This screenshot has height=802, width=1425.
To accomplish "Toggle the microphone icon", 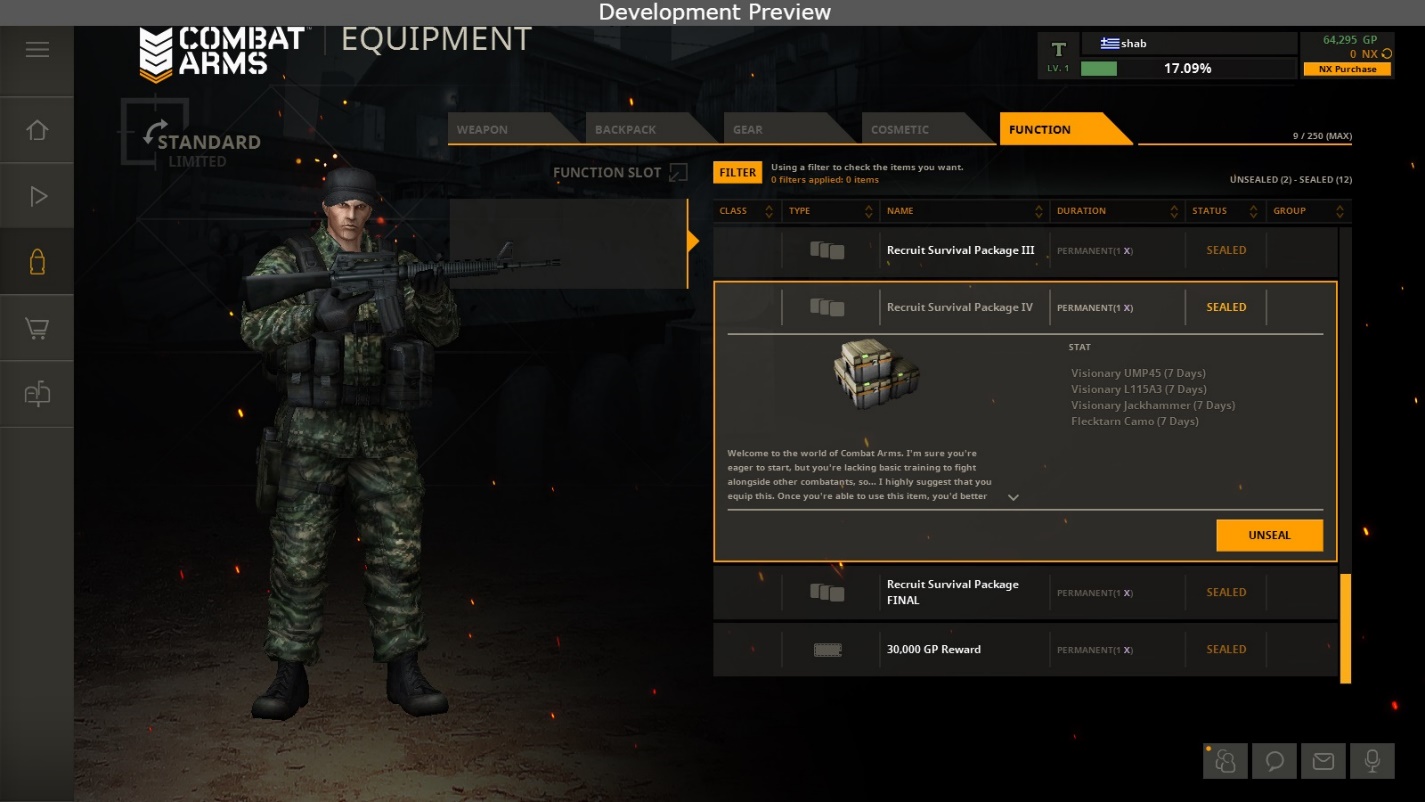I will [1372, 762].
